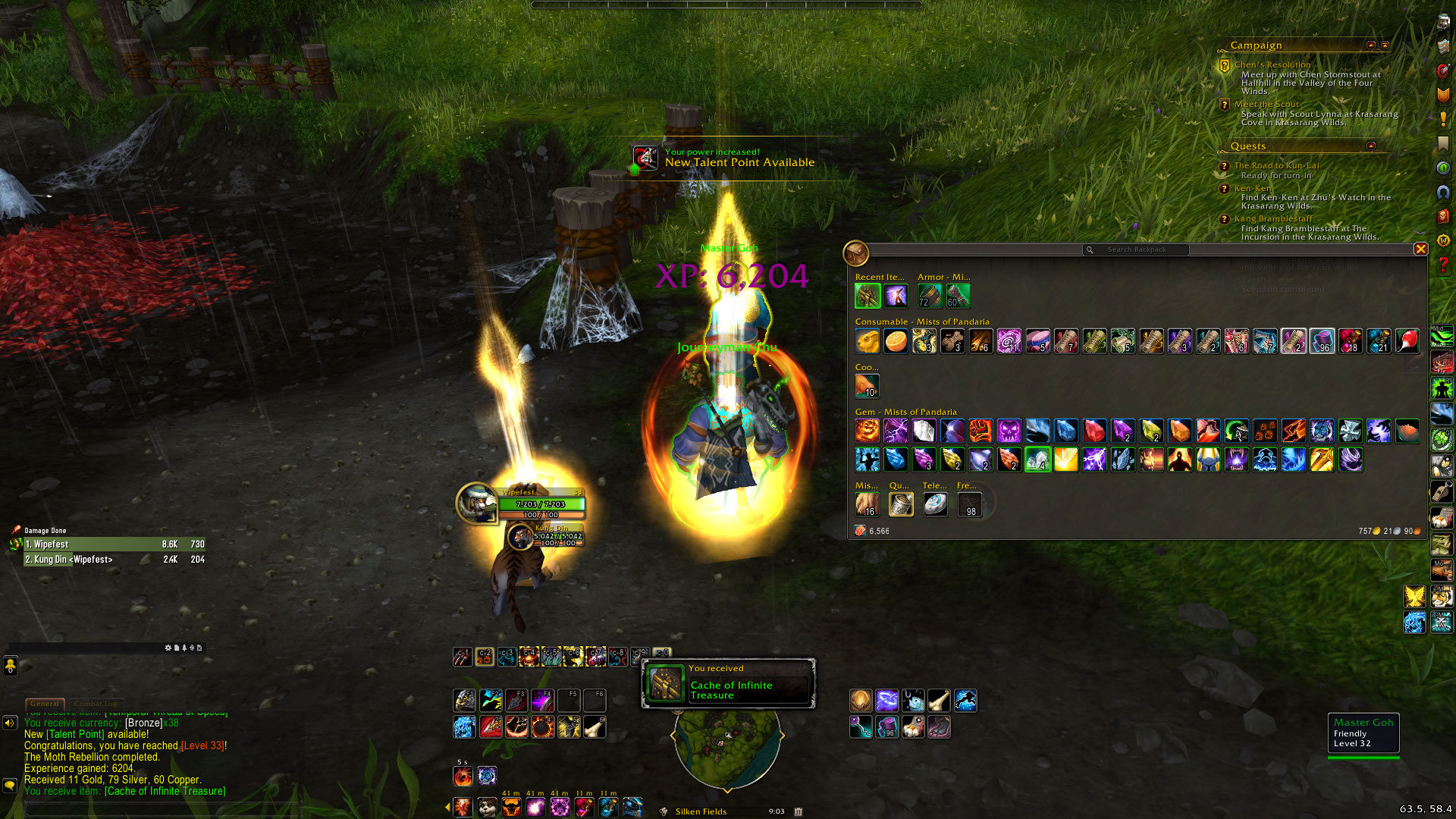Activate the eagle head ability on F1
Screen dimensions: 1456x819
point(464,700)
